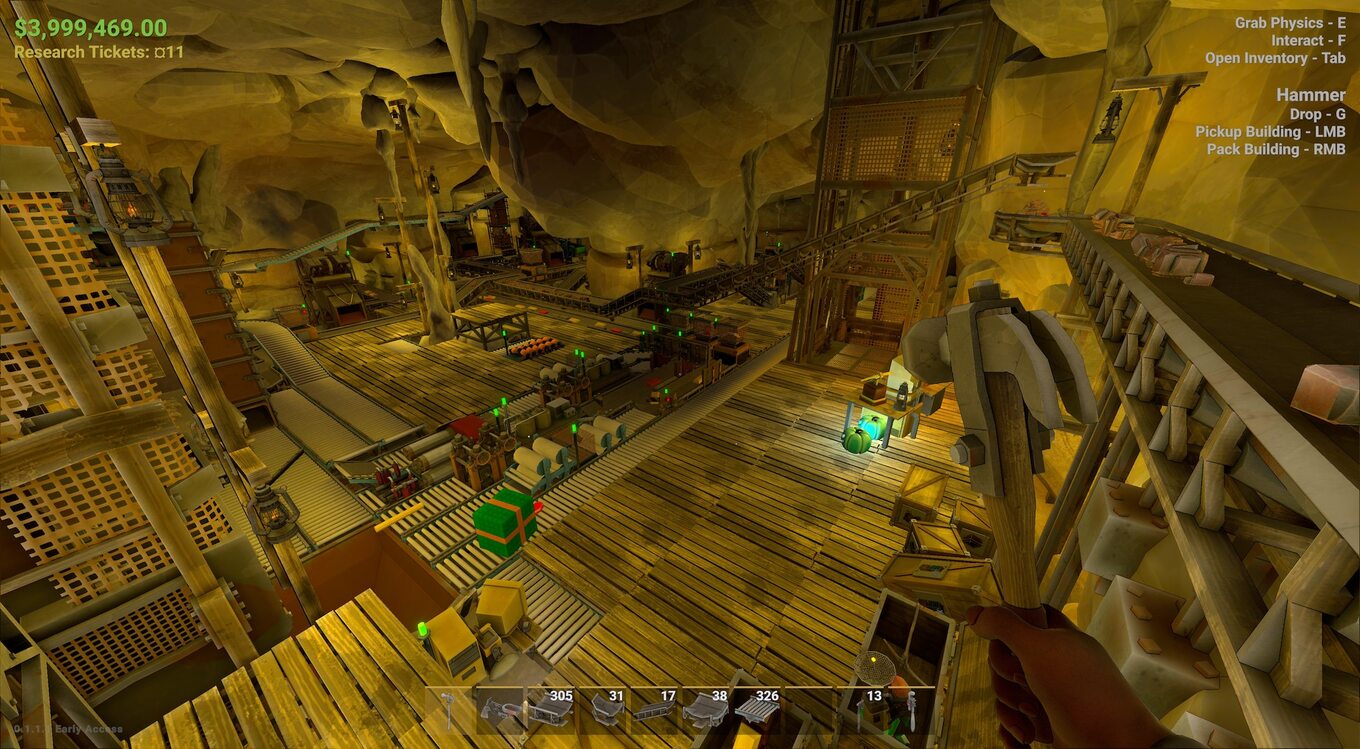Select the hammer hotbar slot
Viewport: 1360px width, 749px height.
click(x=450, y=710)
